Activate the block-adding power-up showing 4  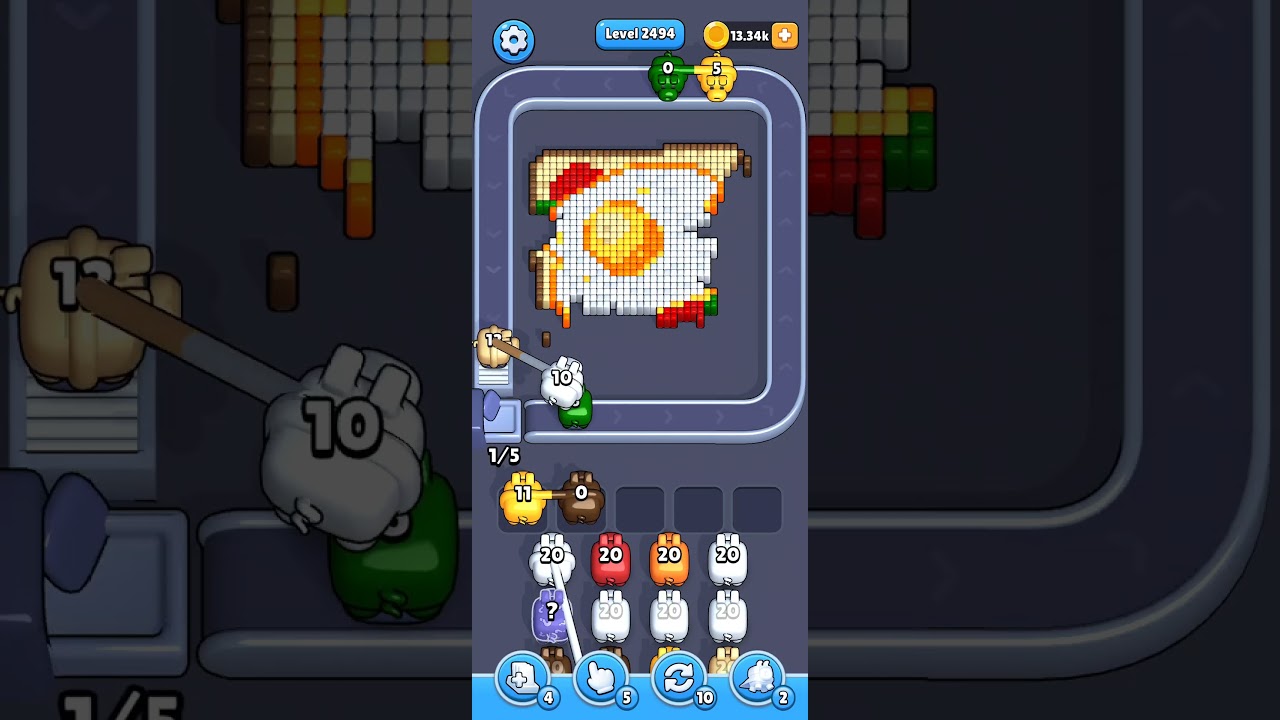click(x=524, y=678)
